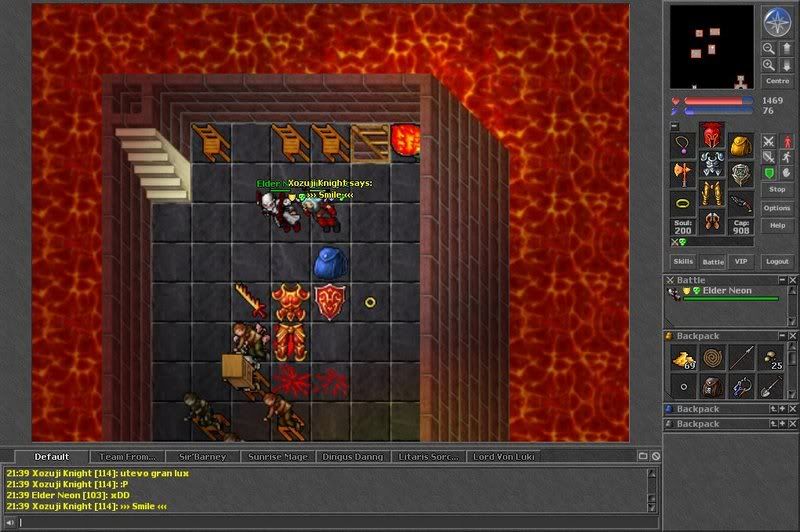Open the Options menu
The height and width of the screenshot is (532, 800).
point(776,208)
